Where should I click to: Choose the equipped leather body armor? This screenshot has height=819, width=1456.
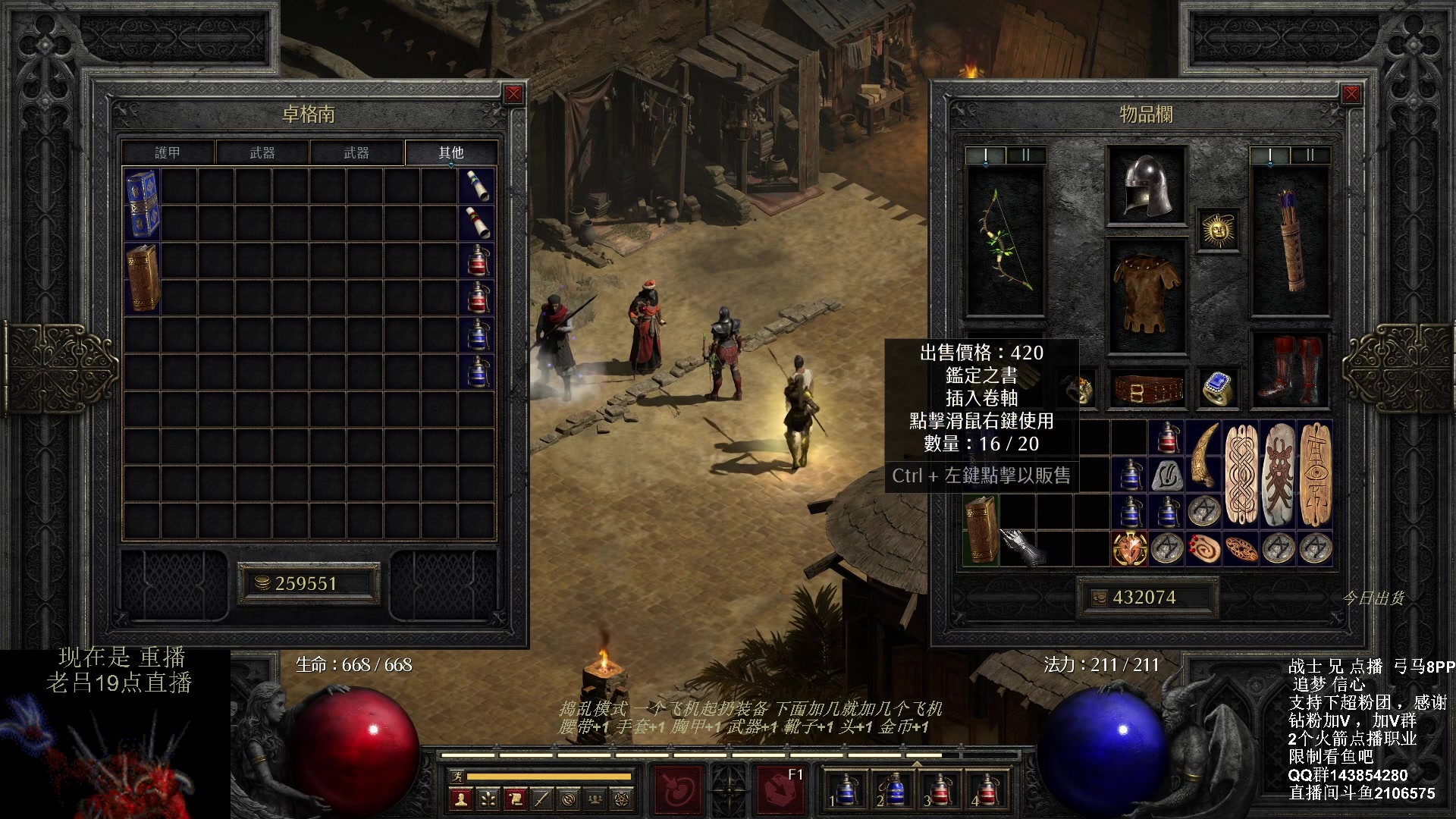pyautogui.click(x=1146, y=294)
